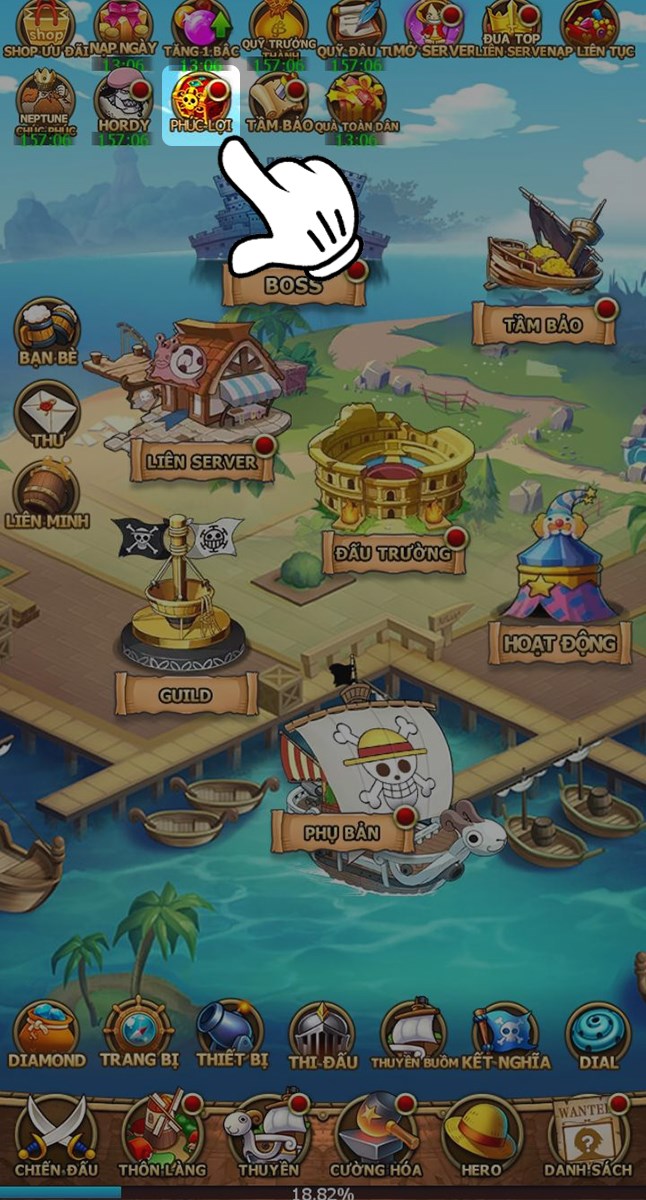Open the Guild building
This screenshot has width=646, height=1200.
185,693
